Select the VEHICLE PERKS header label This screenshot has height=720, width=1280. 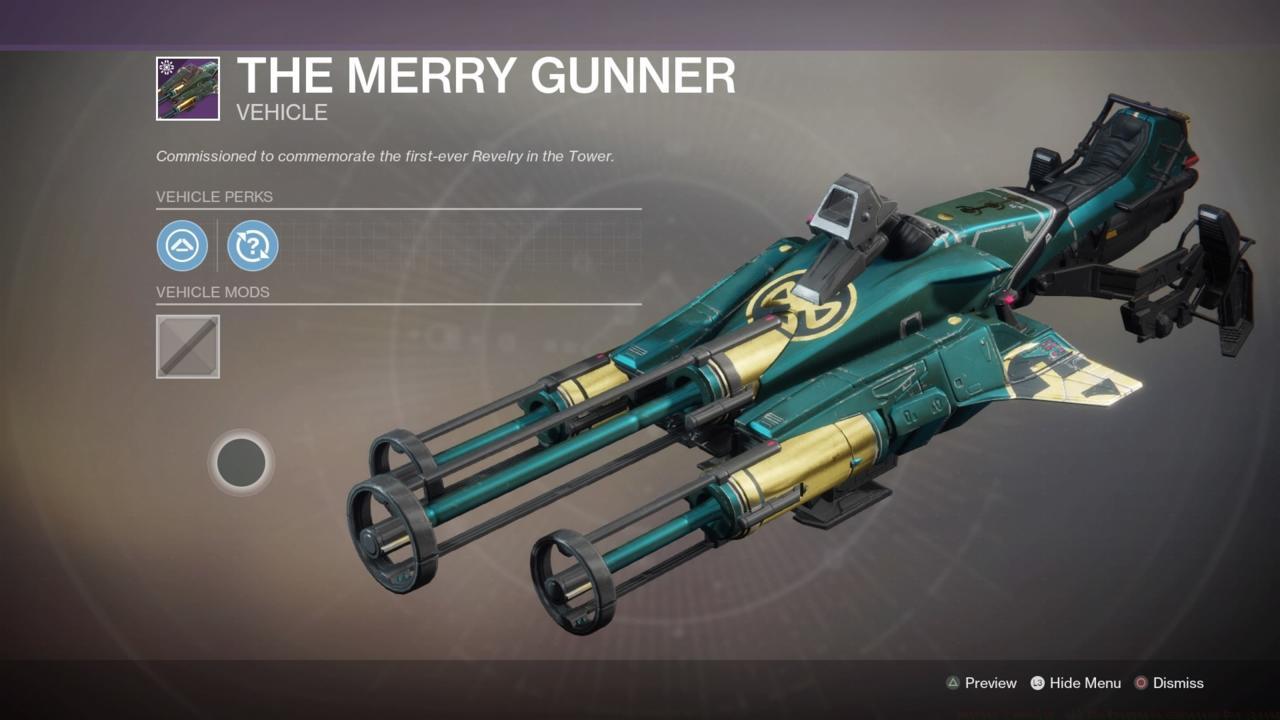point(214,197)
